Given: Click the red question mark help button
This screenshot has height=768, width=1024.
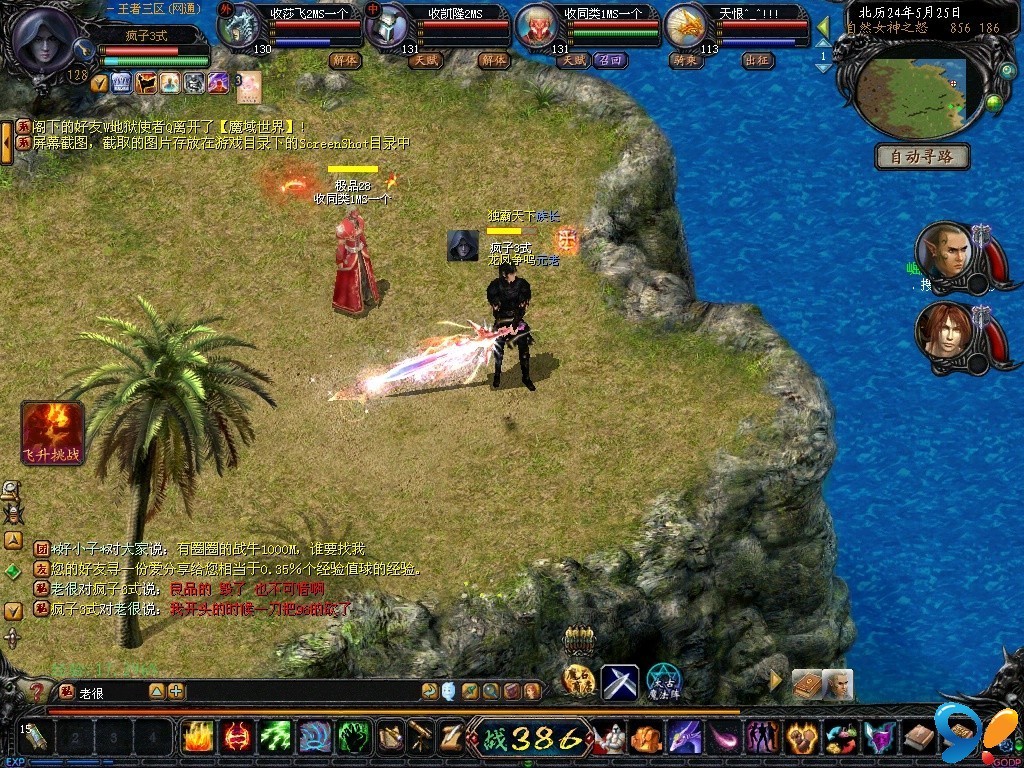Looking at the screenshot, I should (37, 691).
